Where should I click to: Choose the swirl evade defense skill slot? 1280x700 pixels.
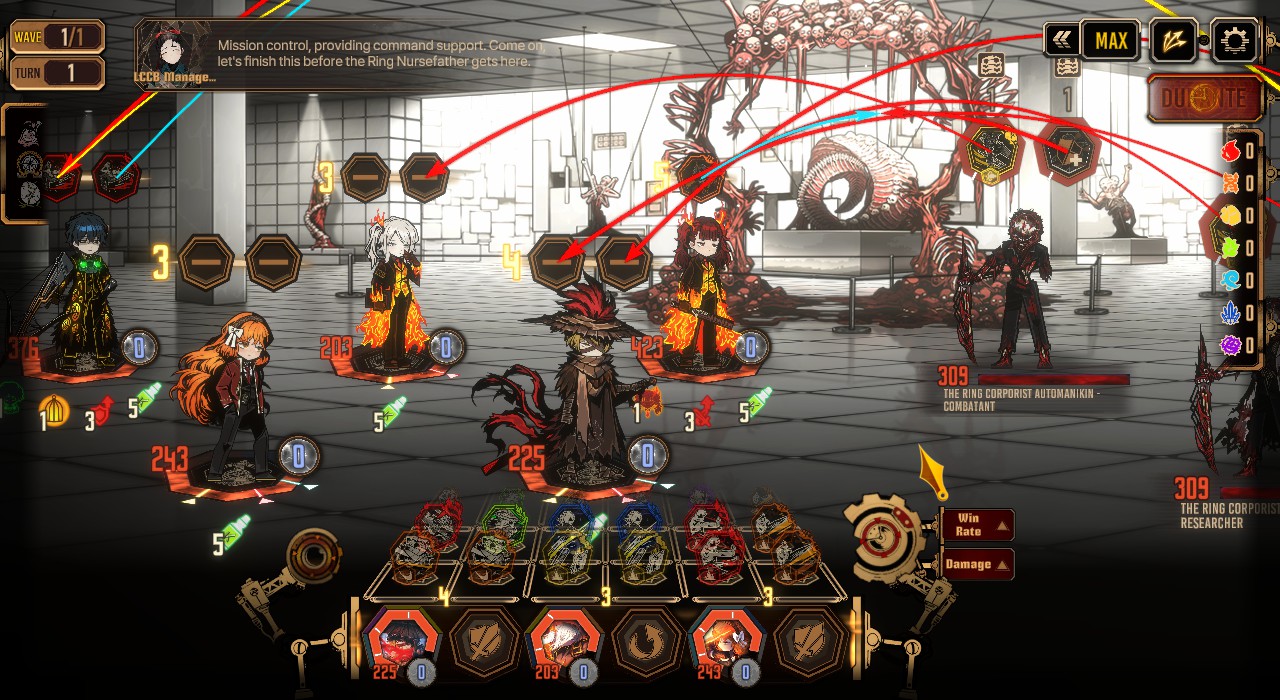pyautogui.click(x=646, y=643)
